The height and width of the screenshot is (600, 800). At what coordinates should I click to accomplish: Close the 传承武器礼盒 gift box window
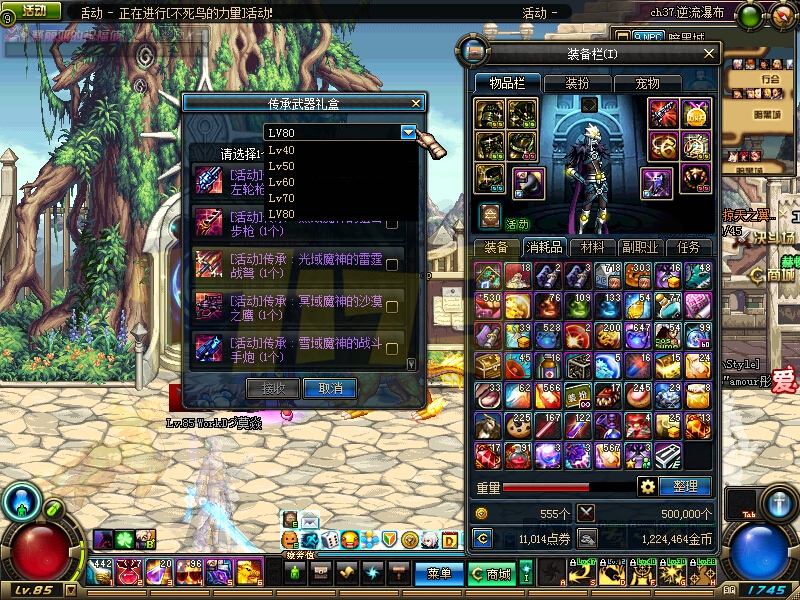(417, 102)
